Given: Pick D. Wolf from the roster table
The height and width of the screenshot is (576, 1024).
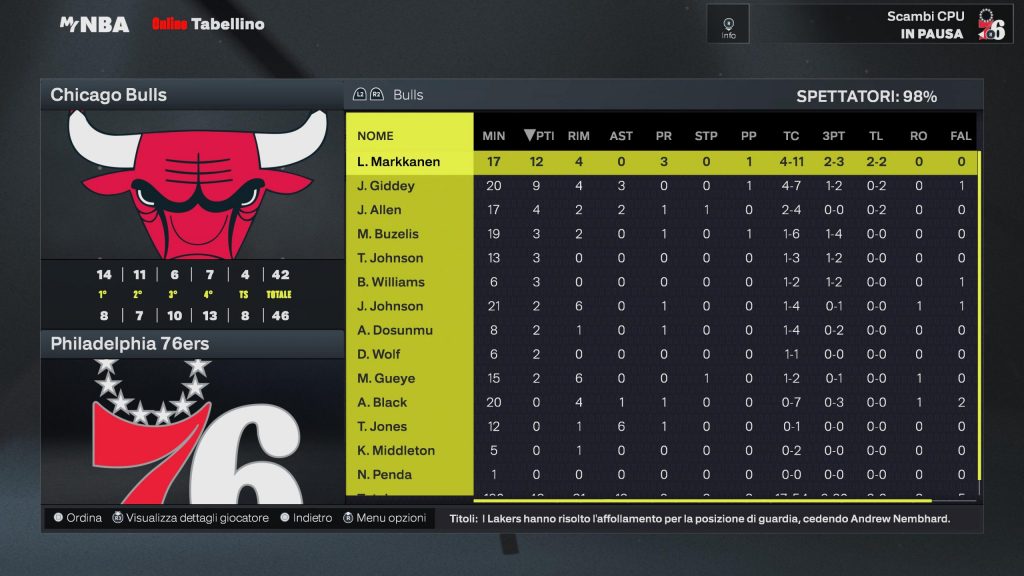Looking at the screenshot, I should (x=379, y=354).
